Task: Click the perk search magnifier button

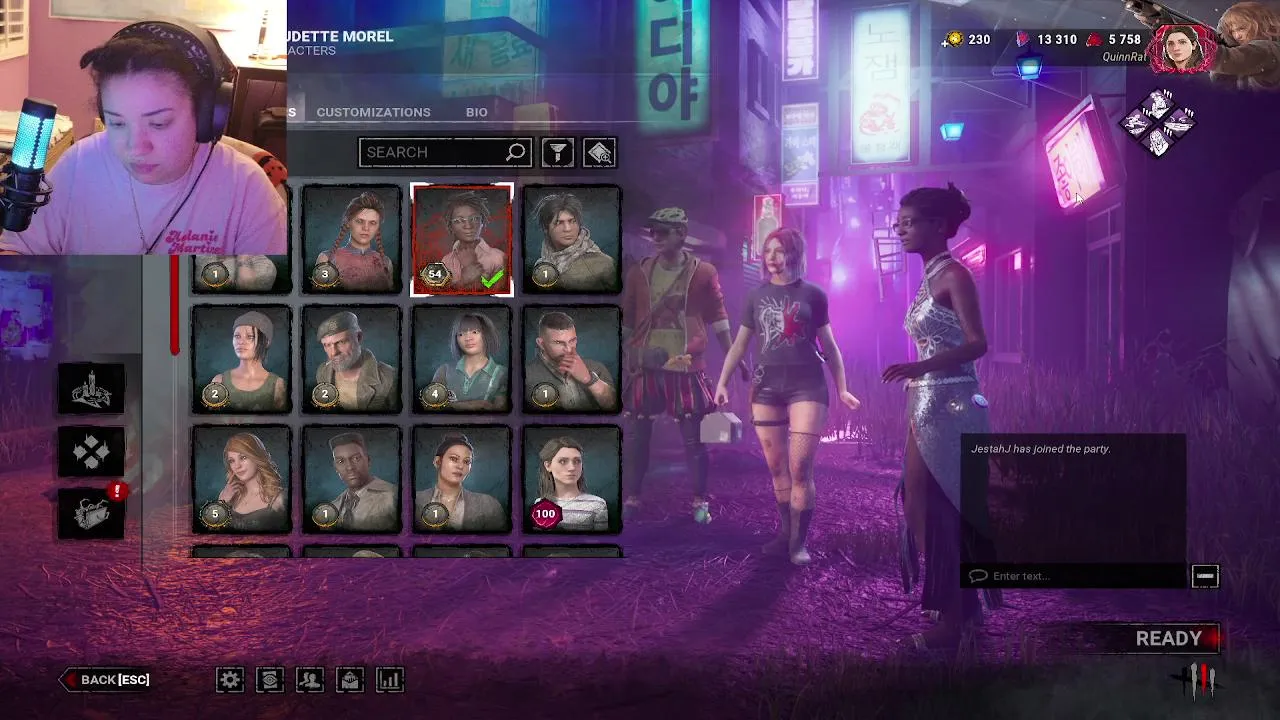Action: (x=599, y=152)
